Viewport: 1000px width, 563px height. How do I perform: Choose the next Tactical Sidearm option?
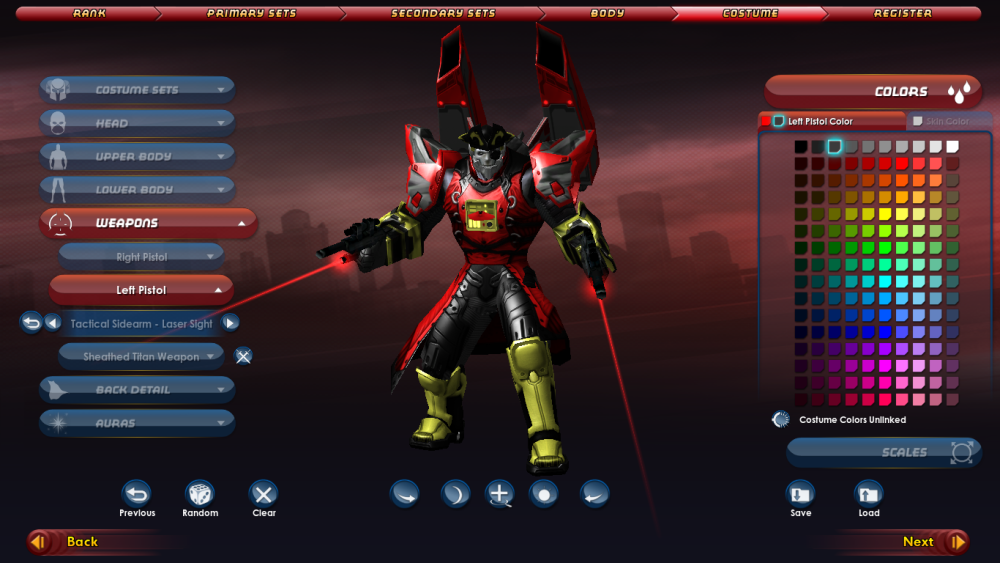[230, 323]
